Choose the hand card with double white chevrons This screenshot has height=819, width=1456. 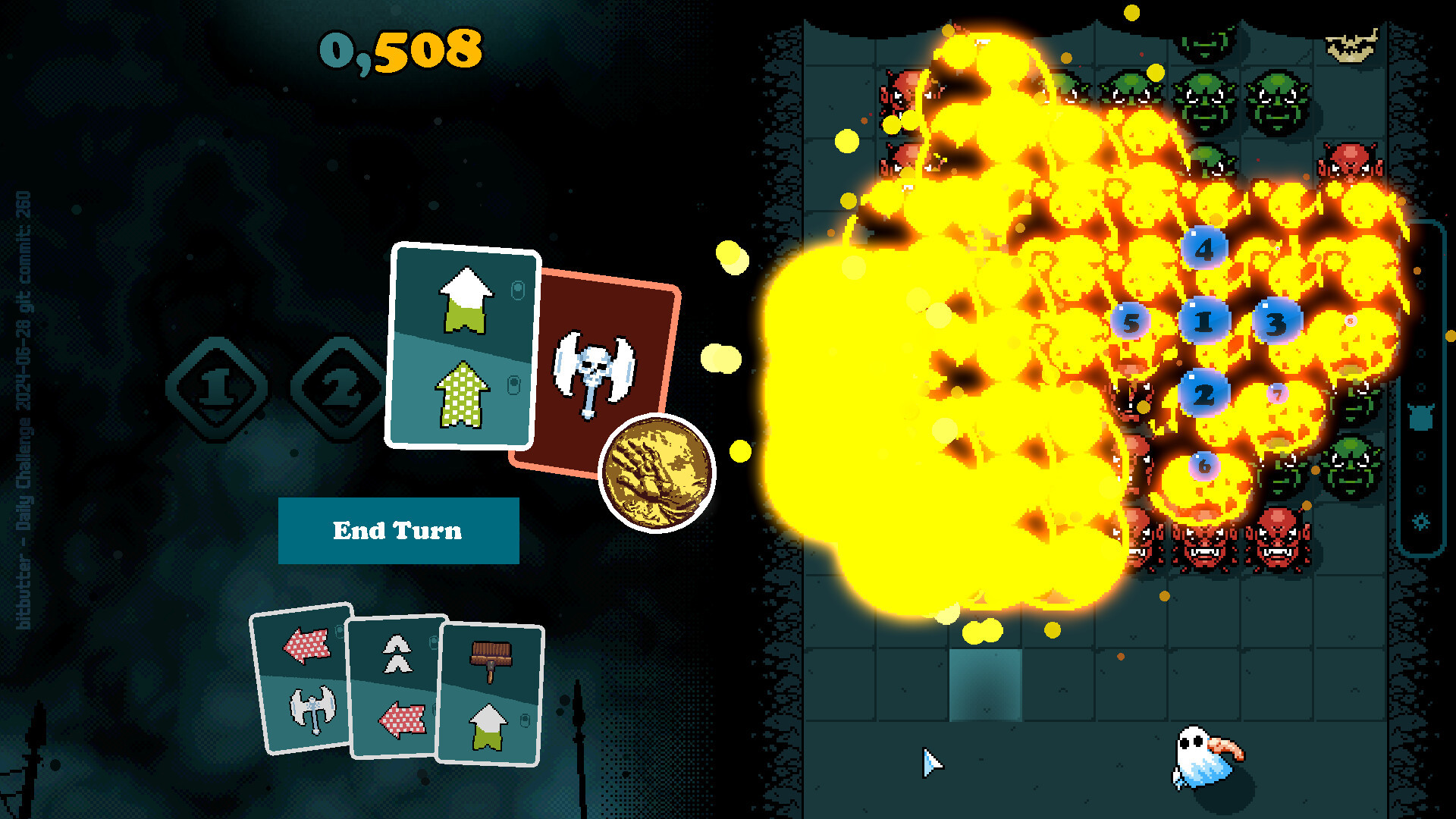(394, 686)
